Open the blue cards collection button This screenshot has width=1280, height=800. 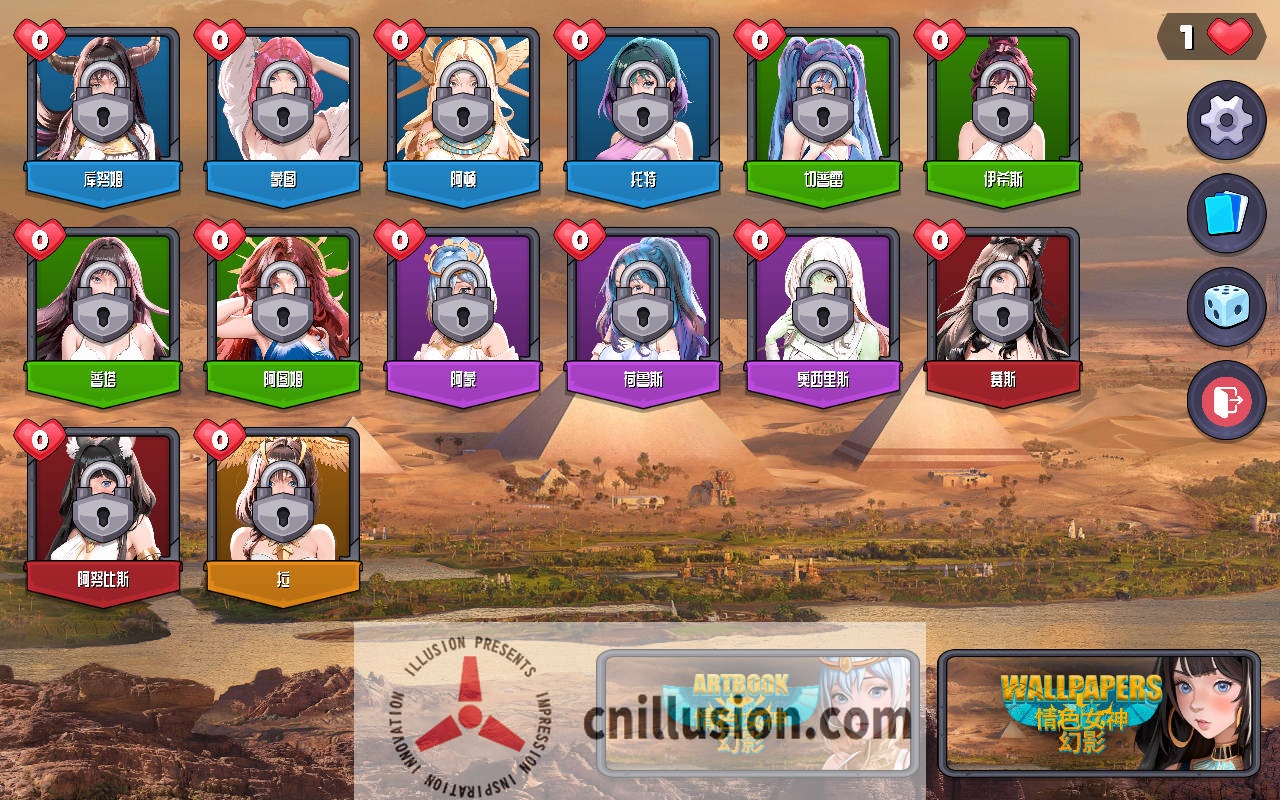point(1226,213)
